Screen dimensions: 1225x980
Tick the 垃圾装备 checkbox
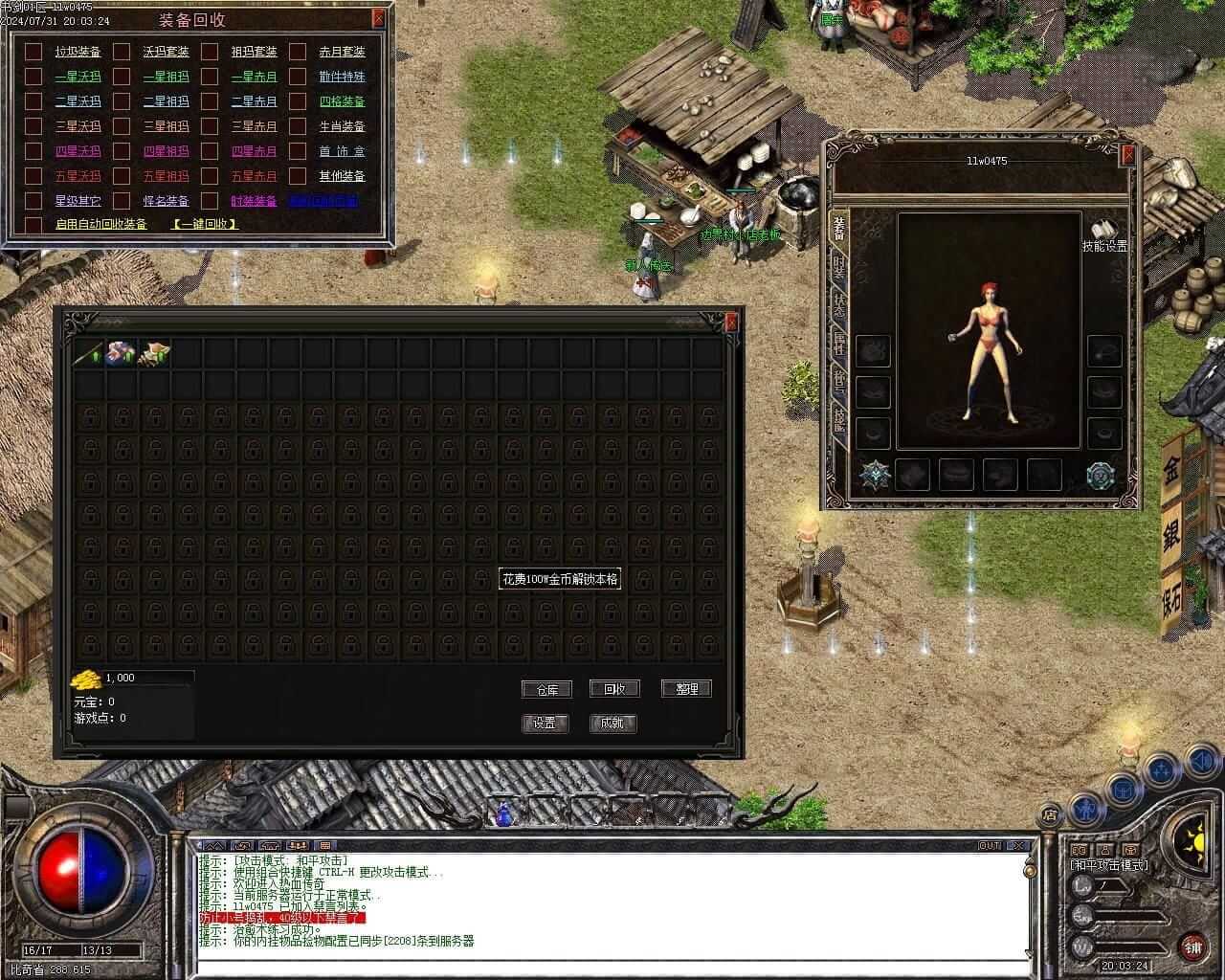click(33, 52)
